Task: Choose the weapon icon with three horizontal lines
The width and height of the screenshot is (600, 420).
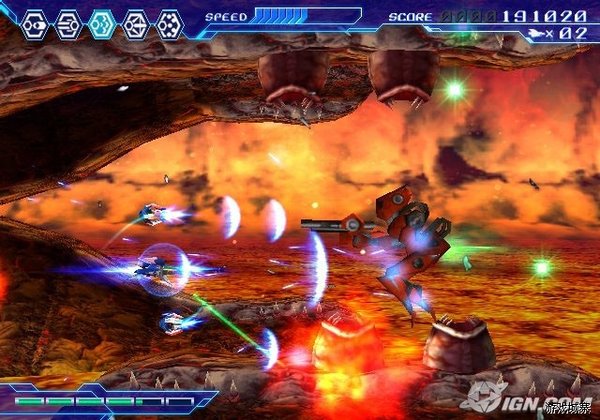Action: (69, 22)
